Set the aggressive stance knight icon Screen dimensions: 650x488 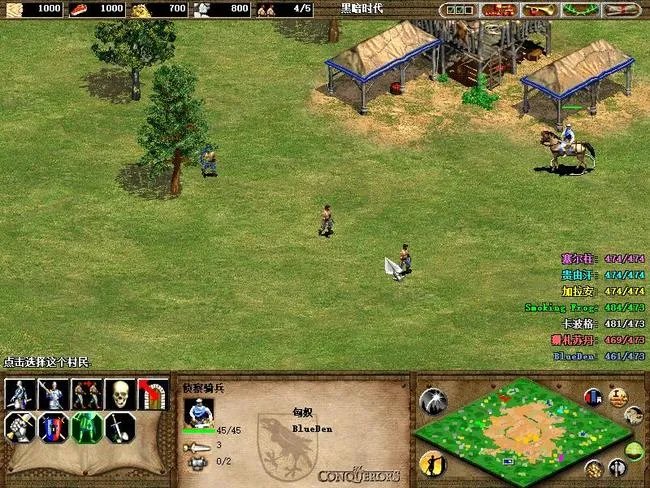click(x=20, y=395)
